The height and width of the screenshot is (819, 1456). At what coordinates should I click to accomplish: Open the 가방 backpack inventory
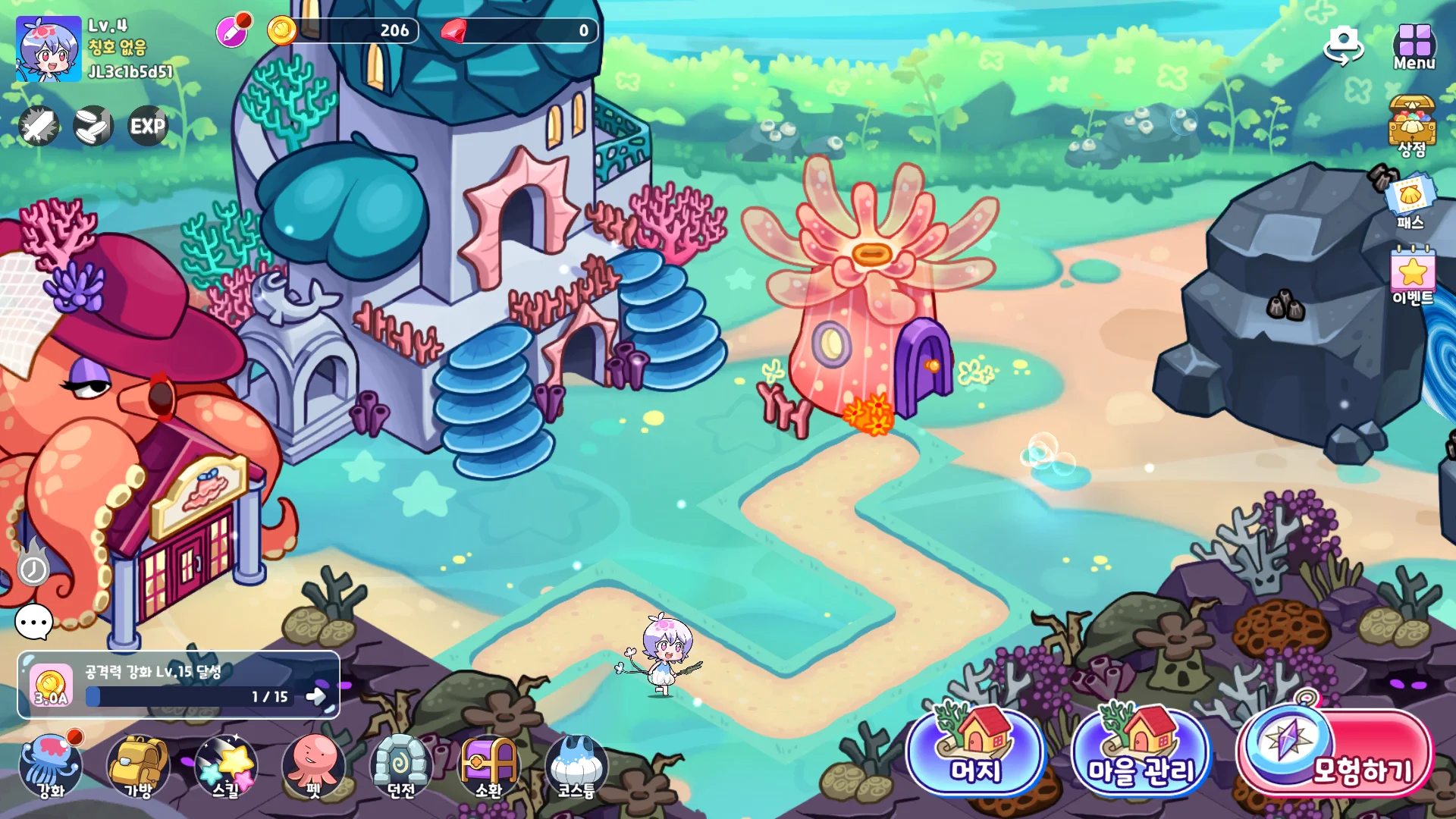click(x=138, y=766)
